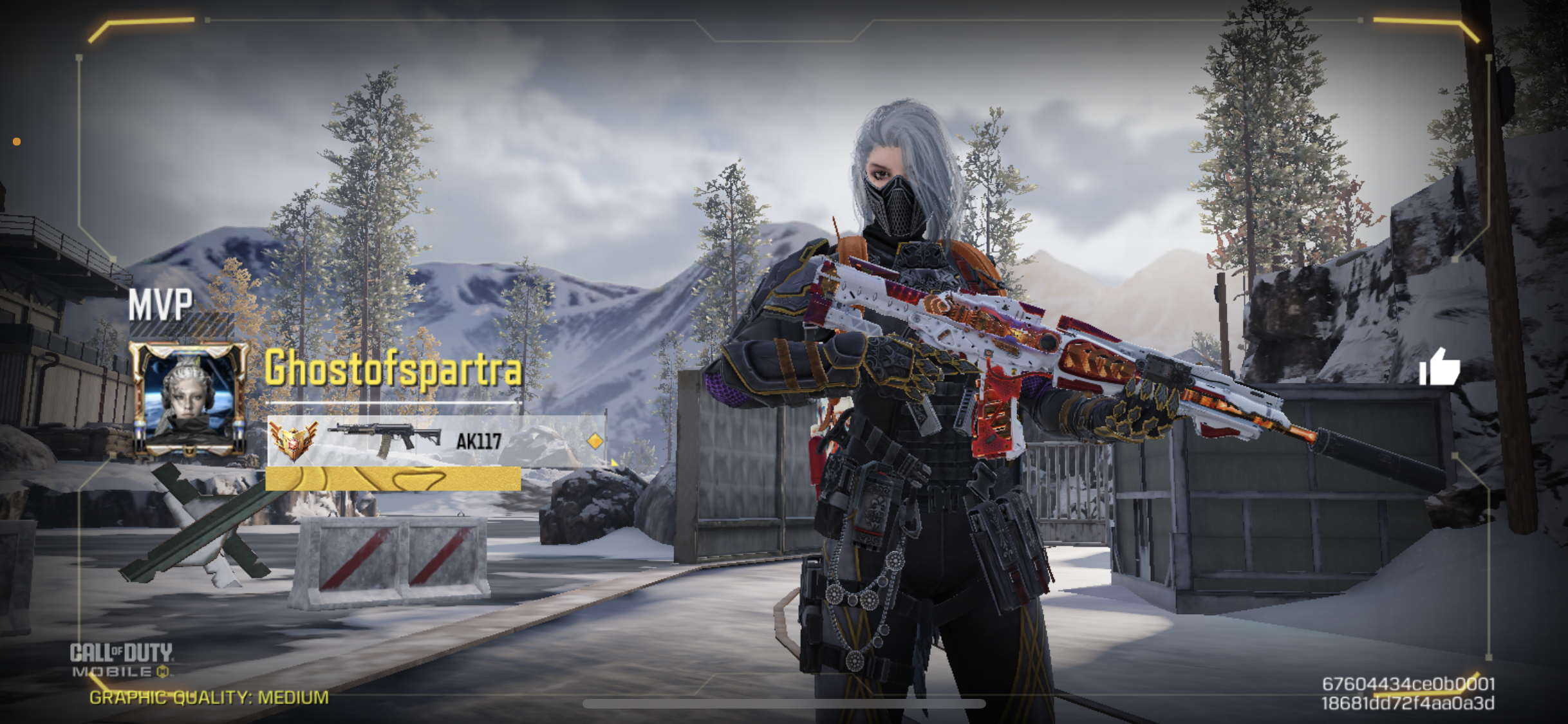Open Ghostofspartra's player avatar
This screenshot has width=1568, height=724.
(x=189, y=398)
